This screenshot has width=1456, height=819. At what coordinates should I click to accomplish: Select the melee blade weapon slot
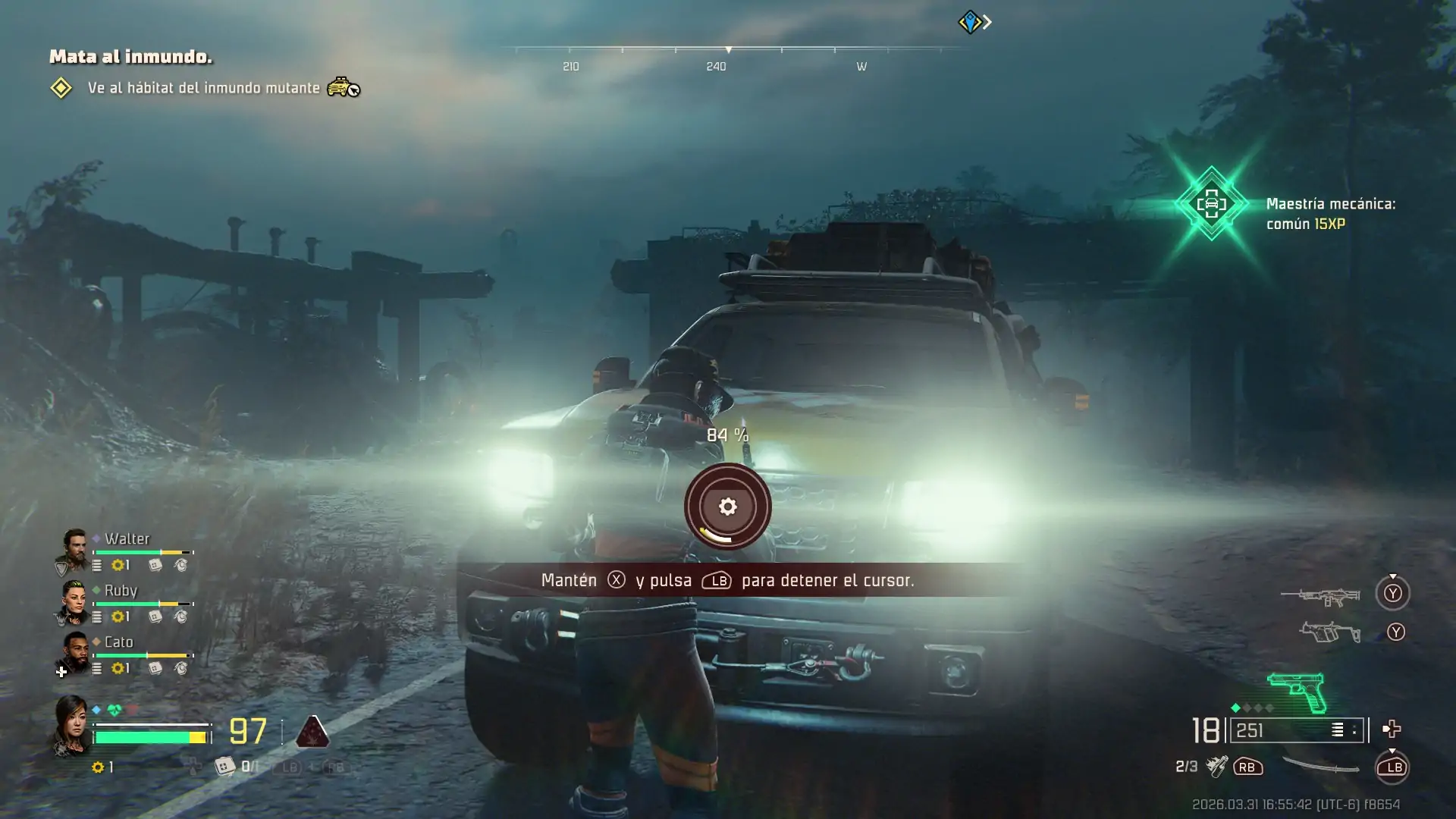coord(1320,767)
